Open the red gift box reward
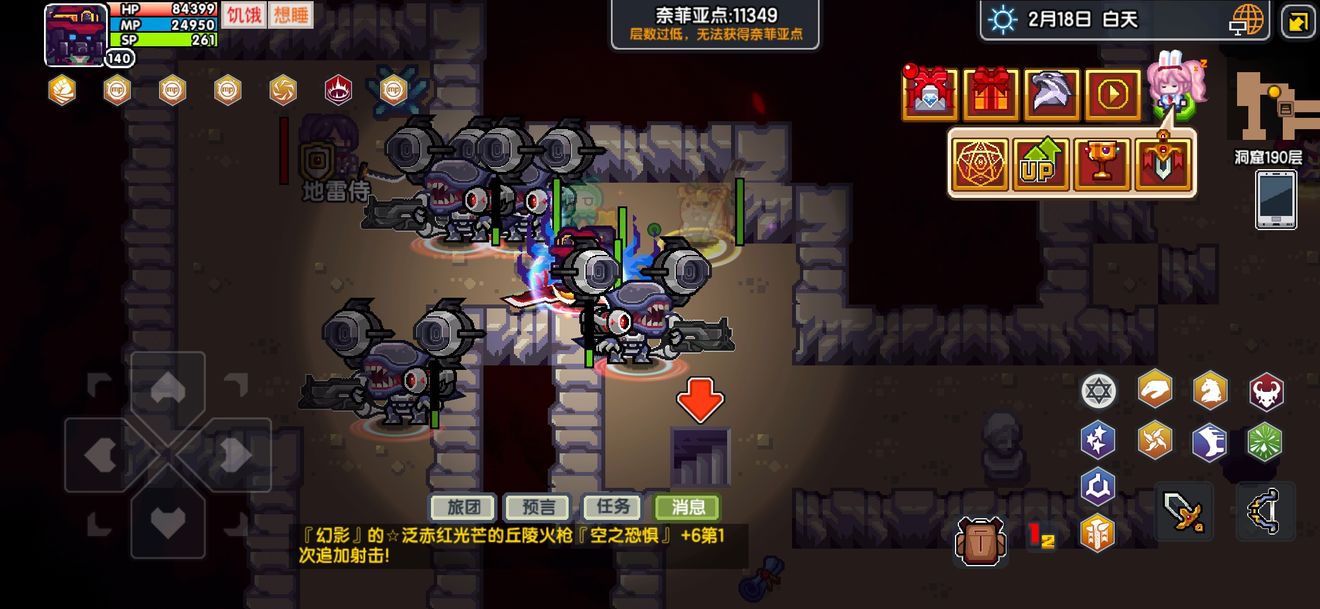The image size is (1320, 609). click(991, 95)
